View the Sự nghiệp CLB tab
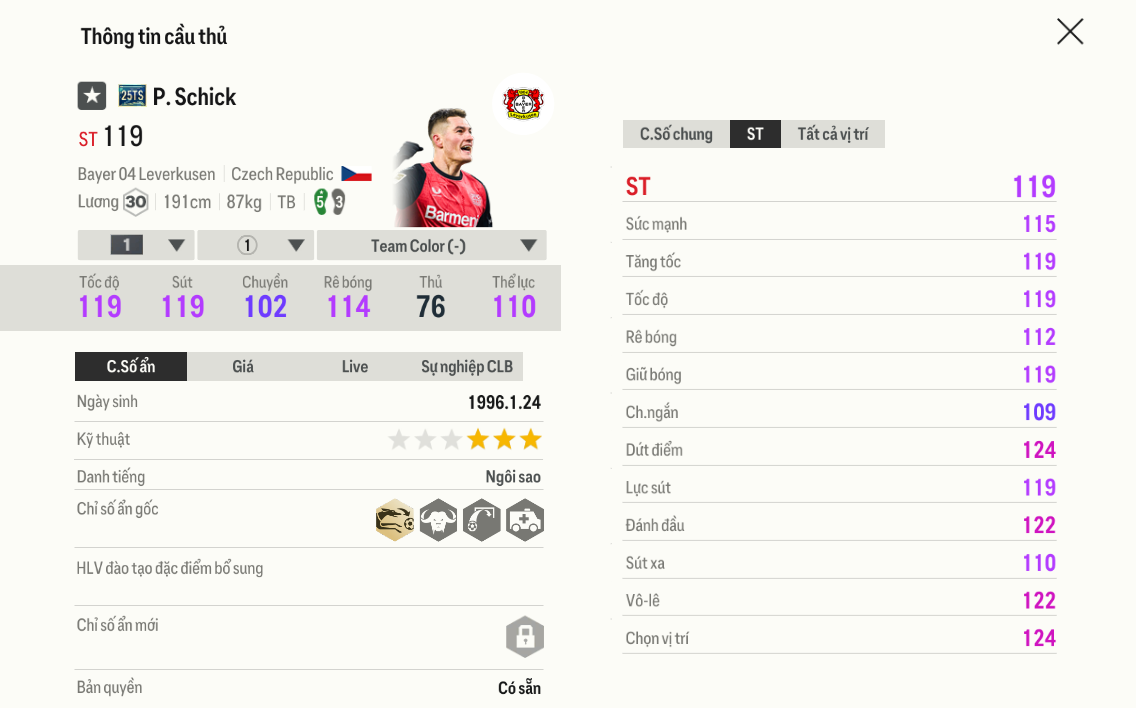Viewport: 1136px width, 708px height. click(467, 367)
